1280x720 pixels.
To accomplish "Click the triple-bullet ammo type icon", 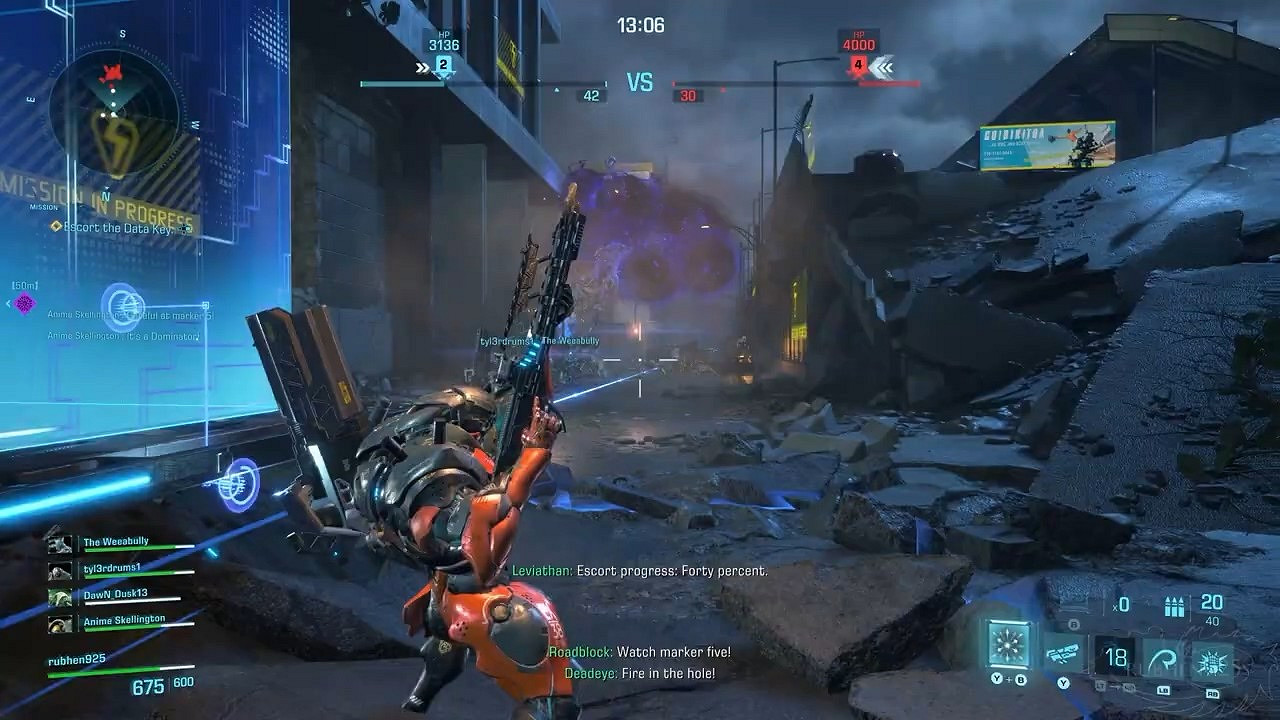I will point(1174,604).
